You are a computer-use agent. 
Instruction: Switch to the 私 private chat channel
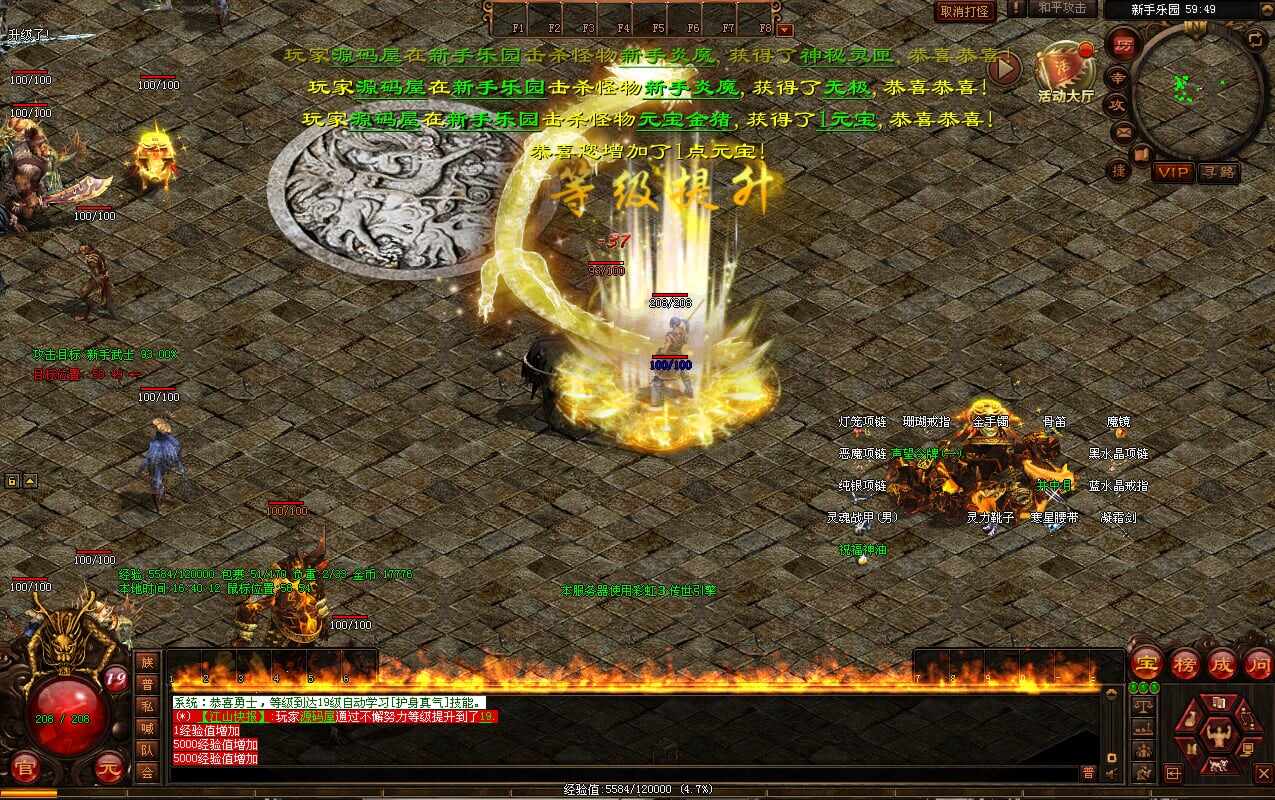coord(147,705)
